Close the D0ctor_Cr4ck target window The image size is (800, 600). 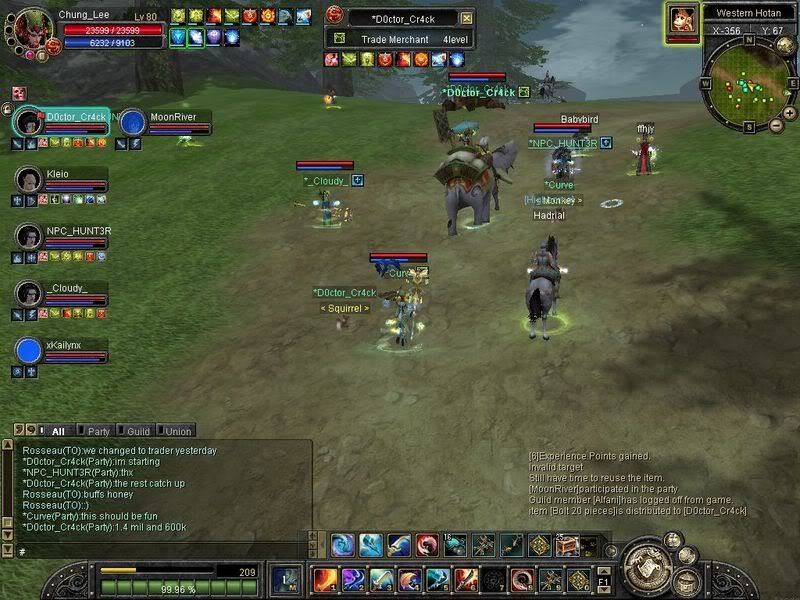click(x=467, y=18)
